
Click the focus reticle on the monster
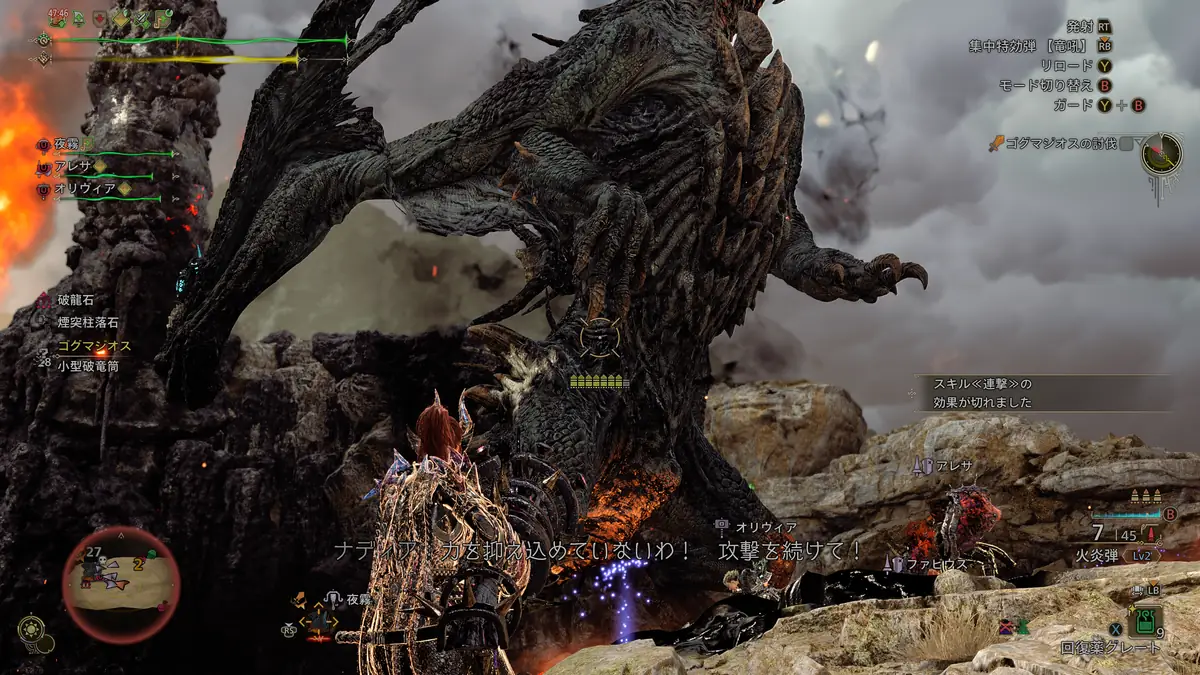599,338
